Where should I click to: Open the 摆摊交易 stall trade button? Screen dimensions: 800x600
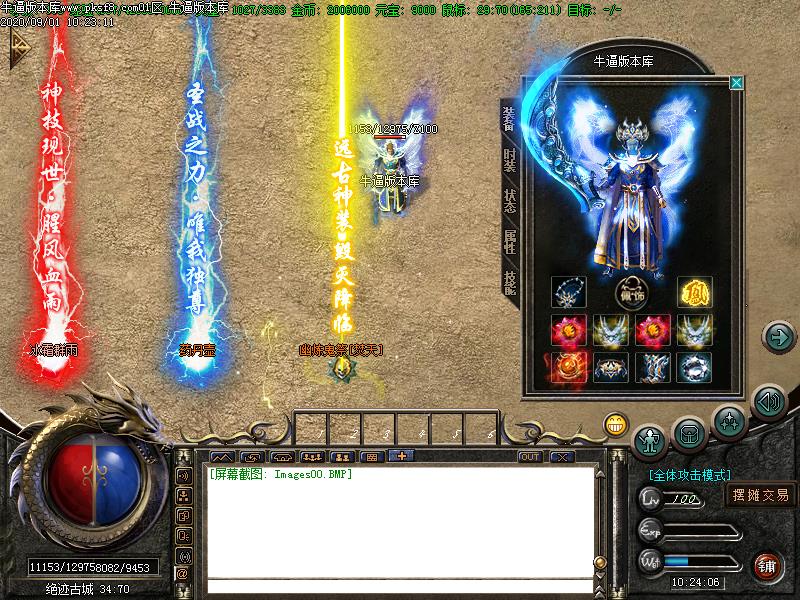click(761, 494)
